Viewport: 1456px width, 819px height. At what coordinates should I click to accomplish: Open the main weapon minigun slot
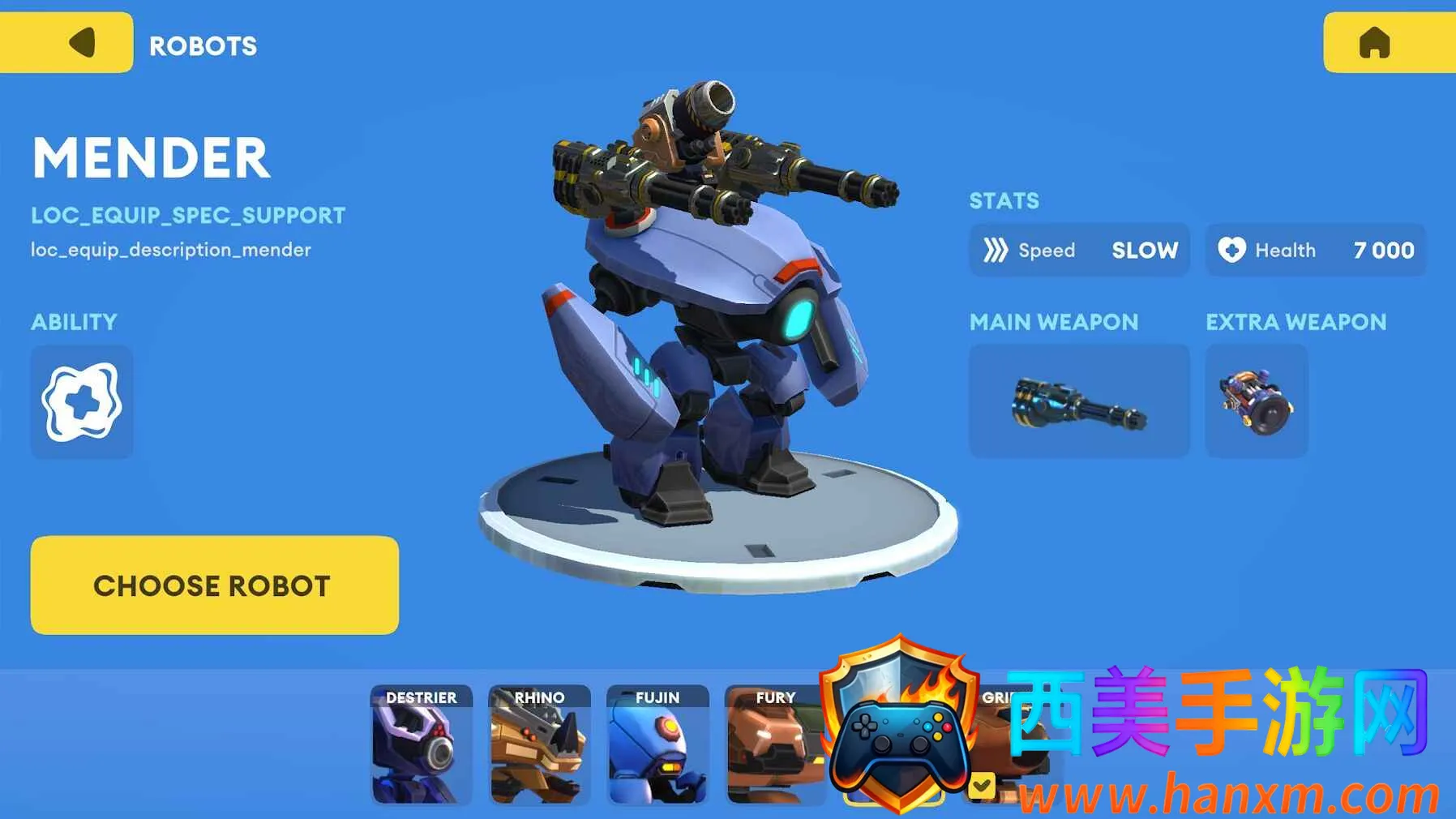(1079, 401)
